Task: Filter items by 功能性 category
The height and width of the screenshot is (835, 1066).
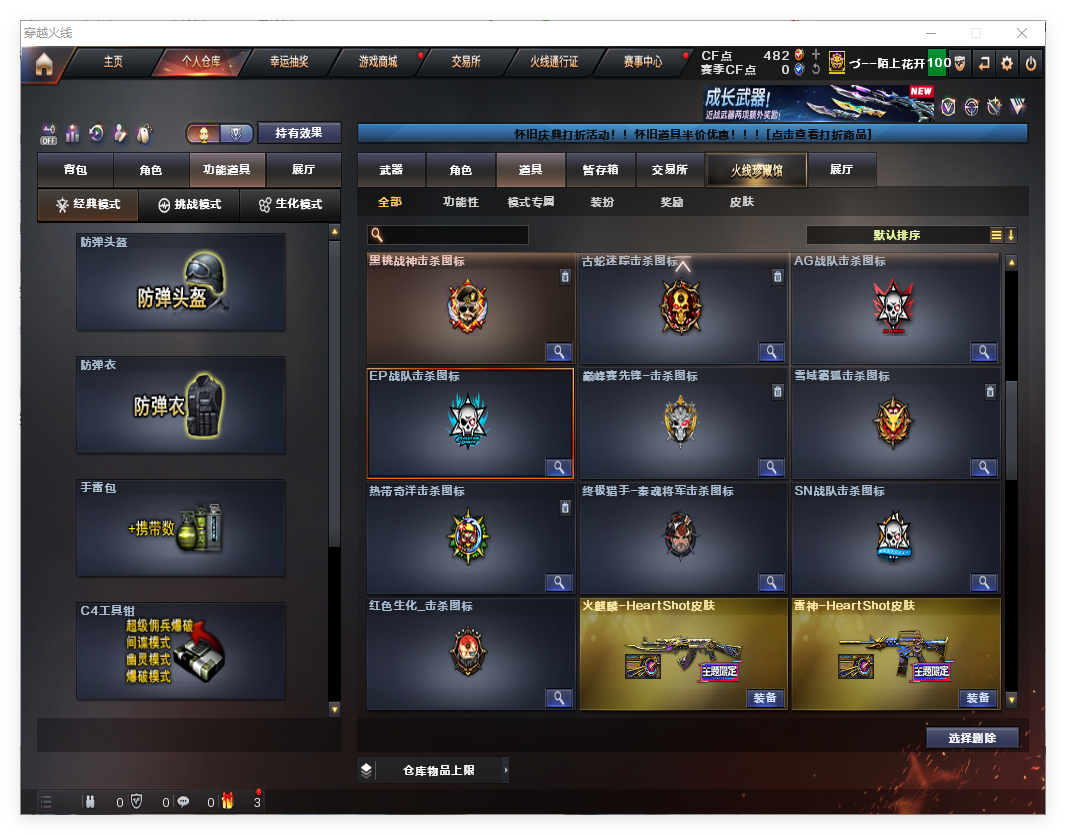Action: (461, 202)
